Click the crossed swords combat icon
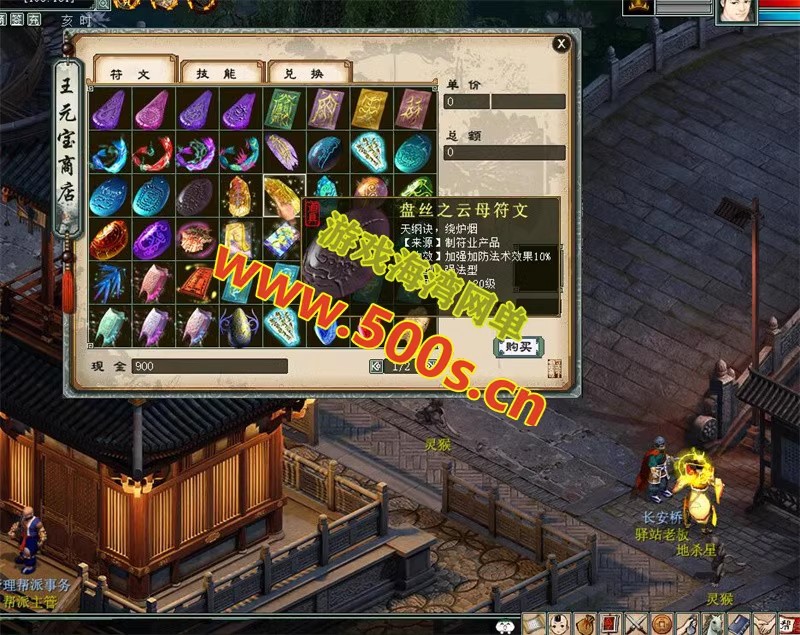 [636, 624]
